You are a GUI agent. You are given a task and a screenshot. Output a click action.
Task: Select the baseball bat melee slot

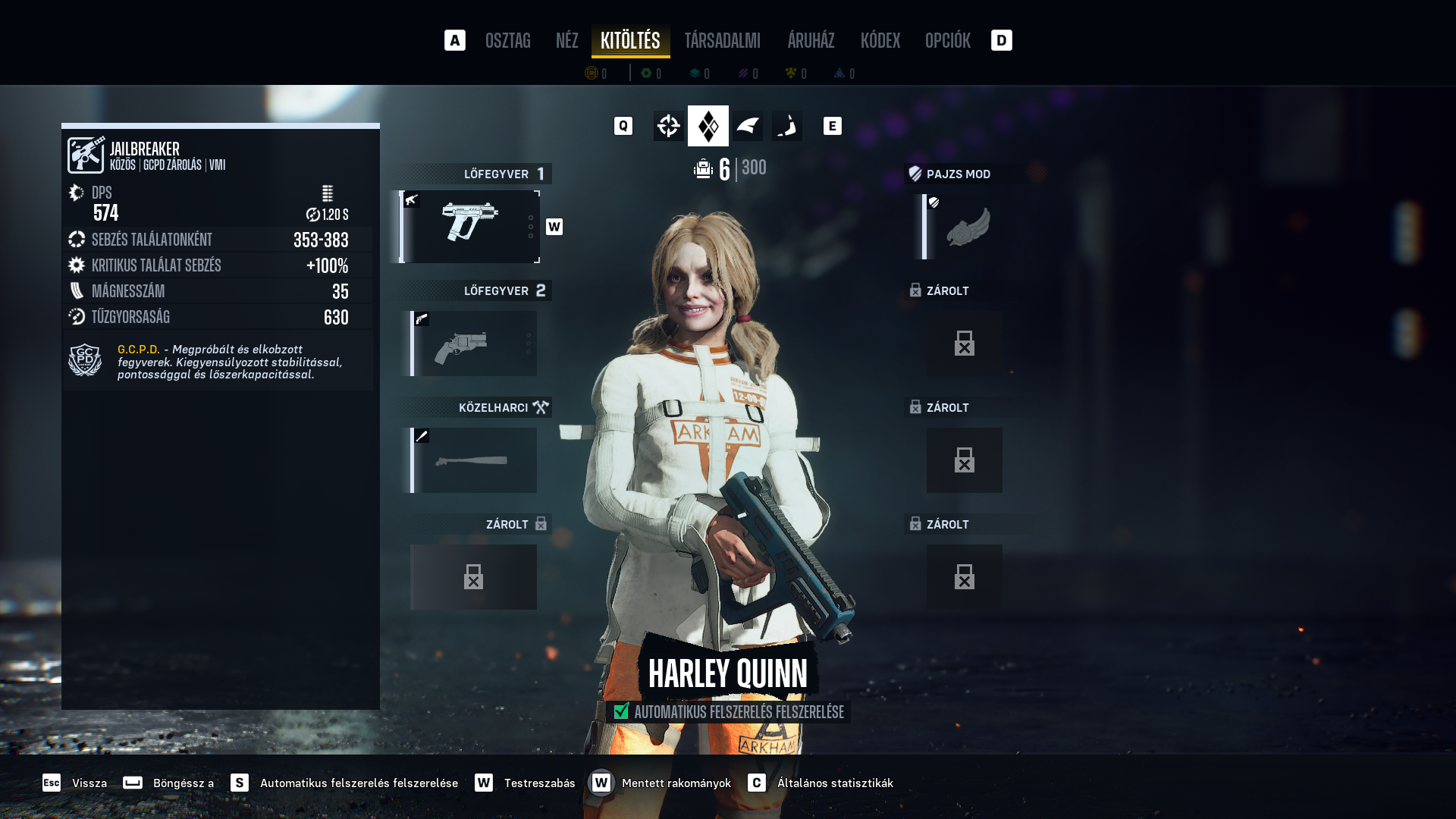pyautogui.click(x=474, y=460)
